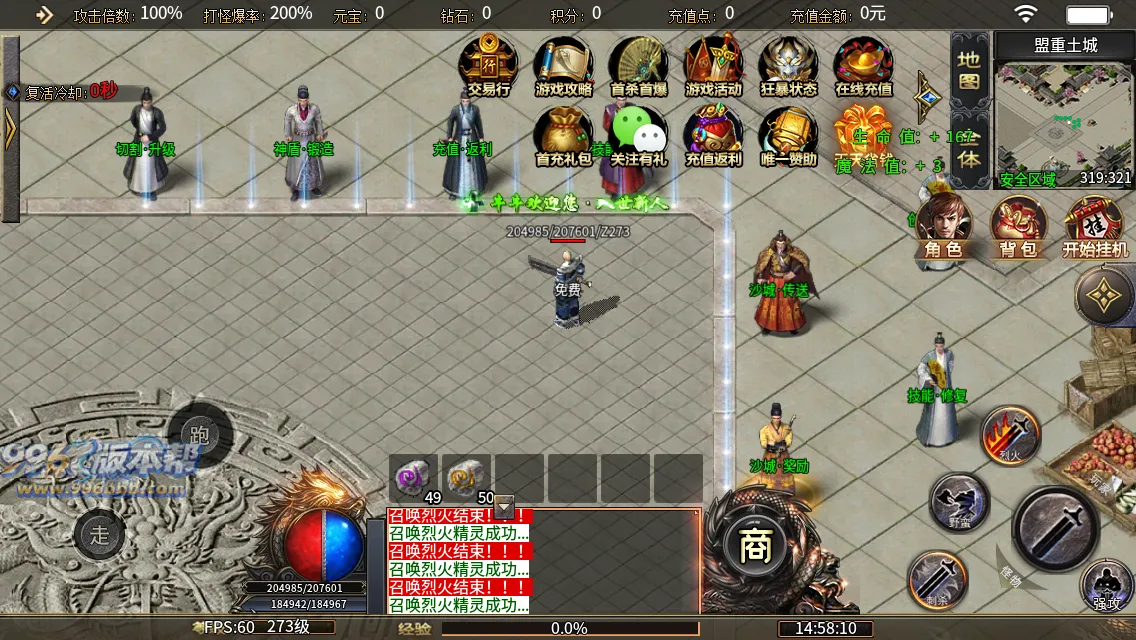Open the 游戏攻略 game guide scroll
The image size is (1136, 640).
pos(563,63)
